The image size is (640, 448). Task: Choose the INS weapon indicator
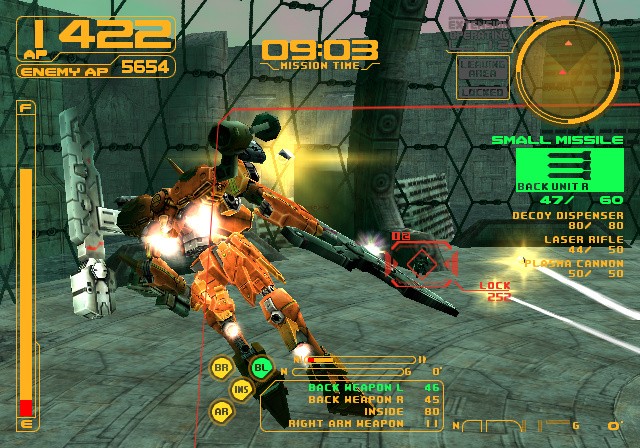(x=241, y=388)
